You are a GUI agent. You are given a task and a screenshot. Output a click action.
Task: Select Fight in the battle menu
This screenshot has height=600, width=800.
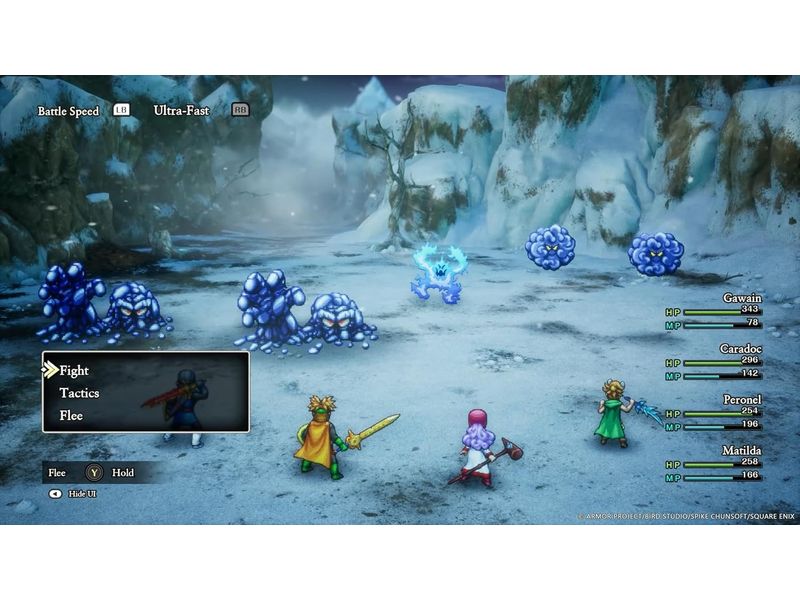[x=74, y=371]
